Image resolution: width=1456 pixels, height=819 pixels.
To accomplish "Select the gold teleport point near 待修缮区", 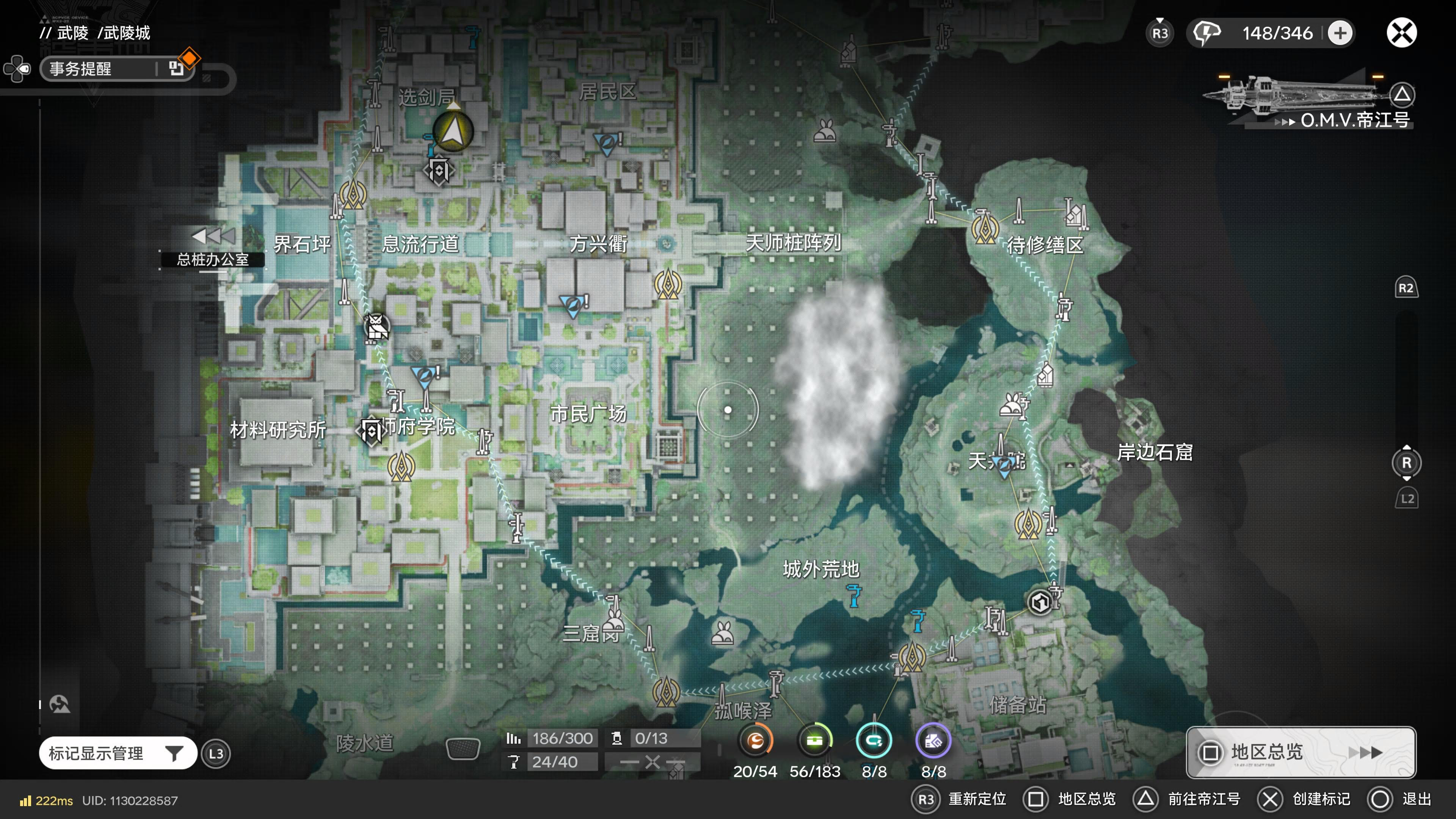I will pyautogui.click(x=985, y=228).
